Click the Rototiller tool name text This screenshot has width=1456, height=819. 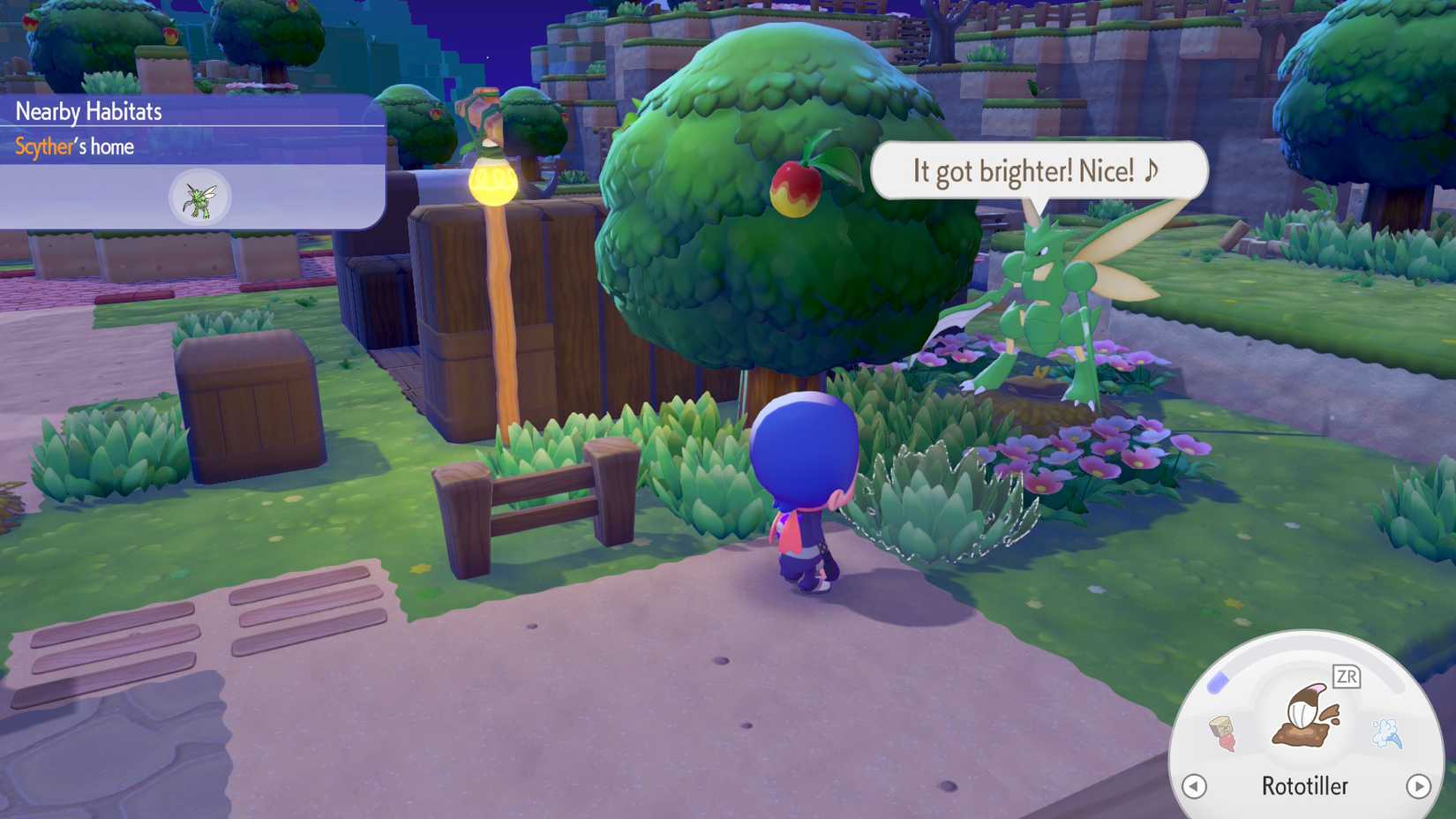[x=1305, y=785]
